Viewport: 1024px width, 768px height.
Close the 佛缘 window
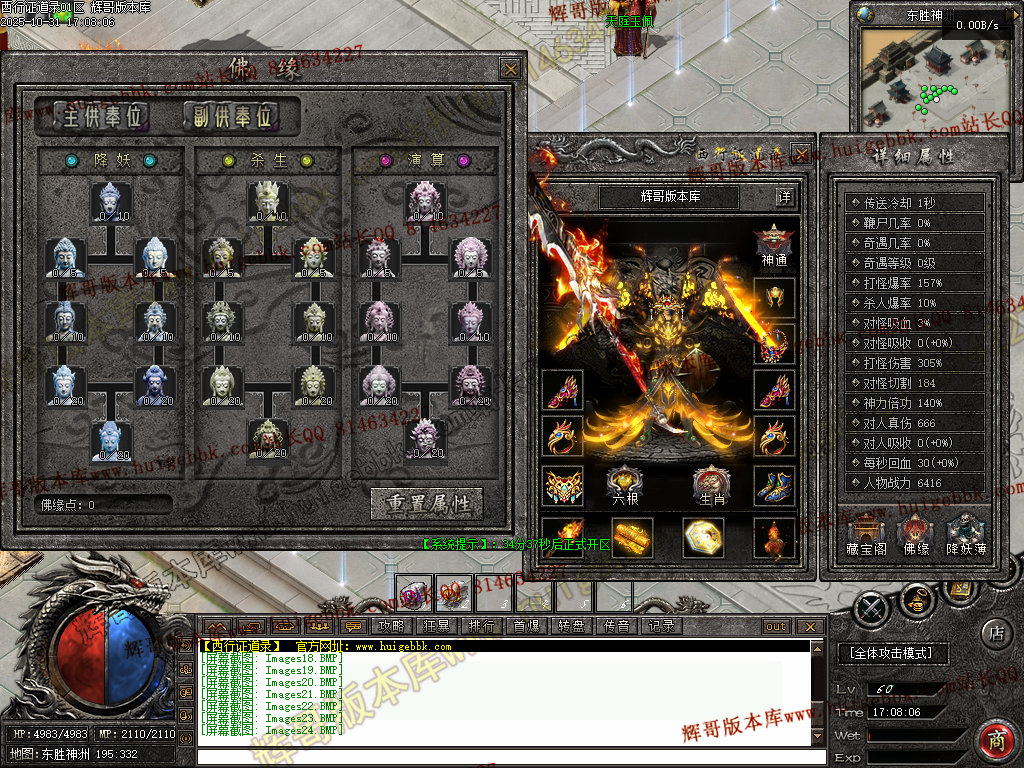click(510, 68)
